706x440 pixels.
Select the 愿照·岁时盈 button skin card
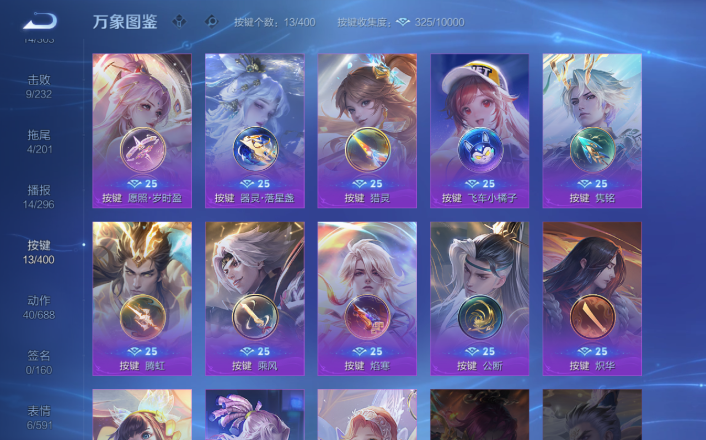pos(142,130)
